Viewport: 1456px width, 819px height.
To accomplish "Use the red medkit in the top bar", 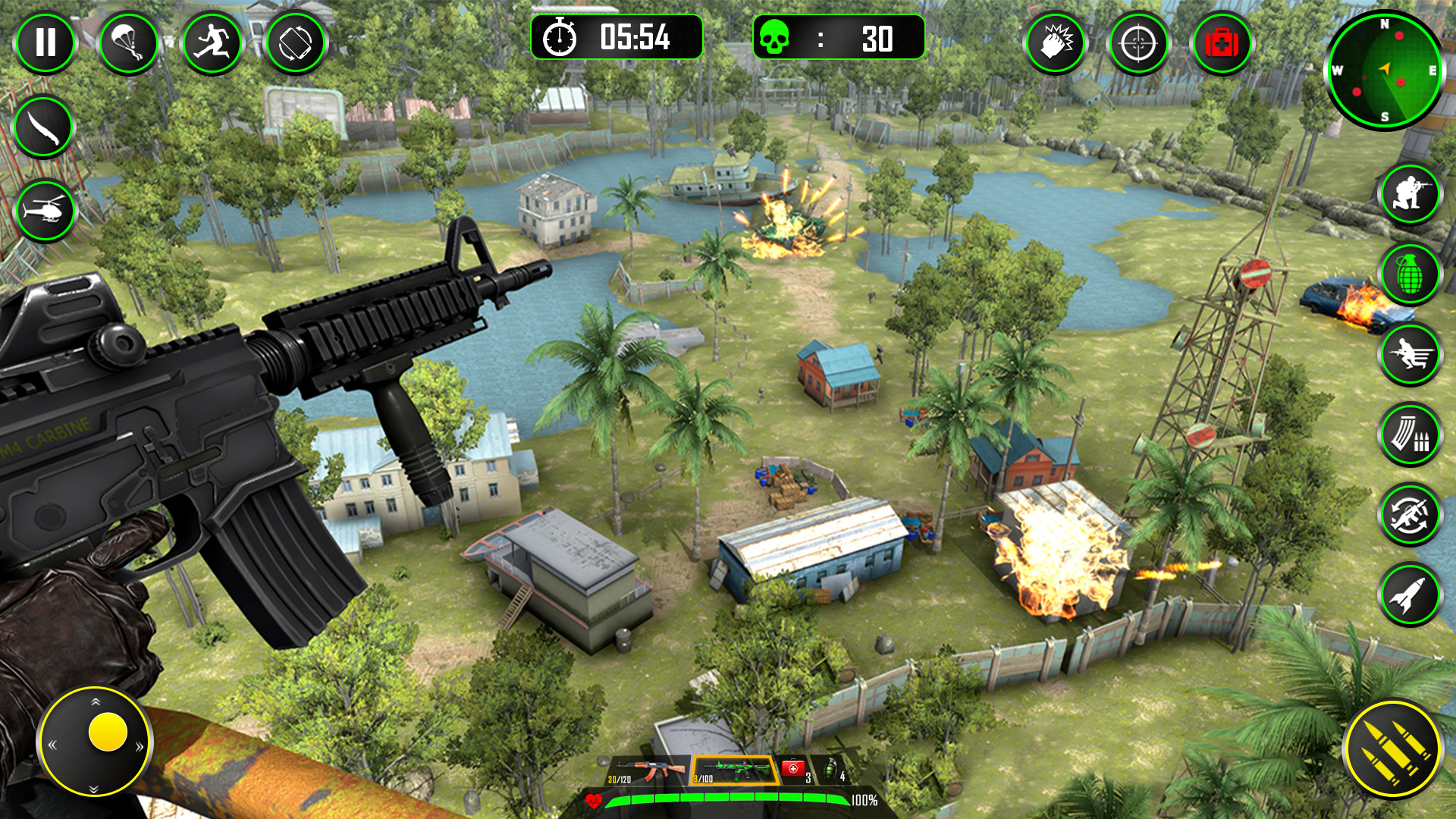I will coord(1222,43).
